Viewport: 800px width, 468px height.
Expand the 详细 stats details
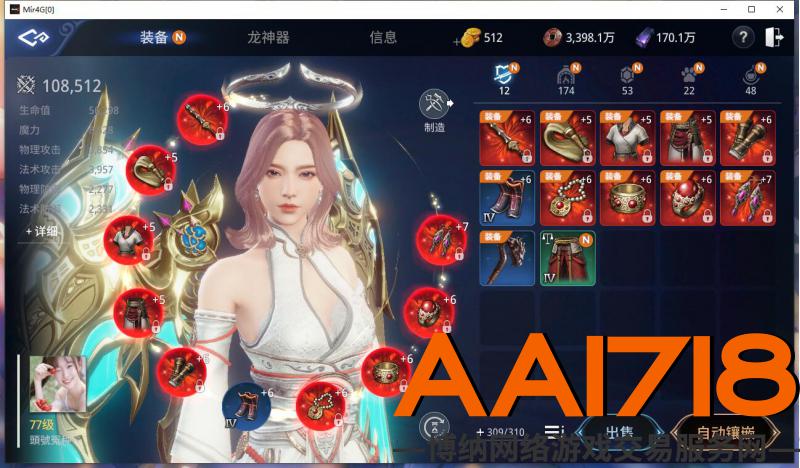coord(42,230)
